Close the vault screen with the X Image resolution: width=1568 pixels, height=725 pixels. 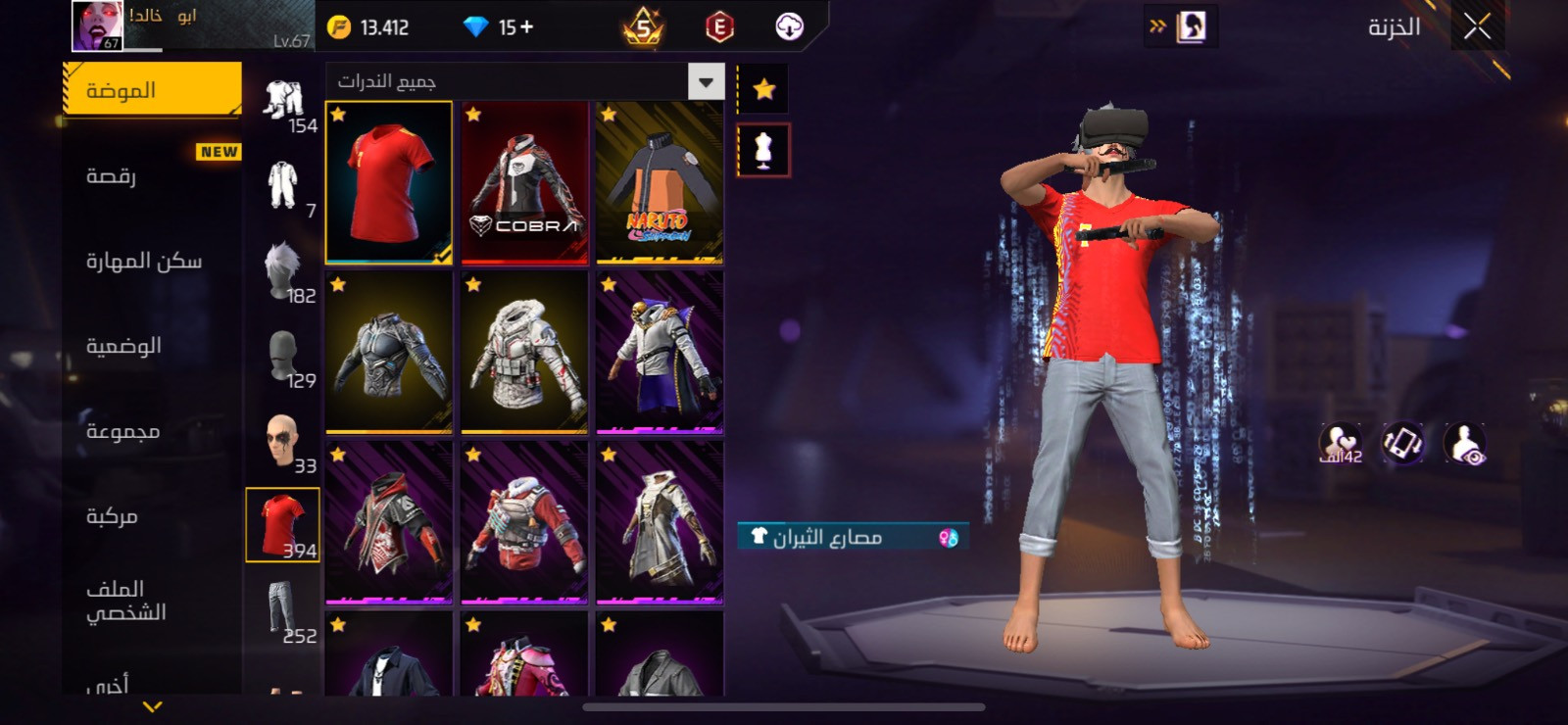(1477, 27)
